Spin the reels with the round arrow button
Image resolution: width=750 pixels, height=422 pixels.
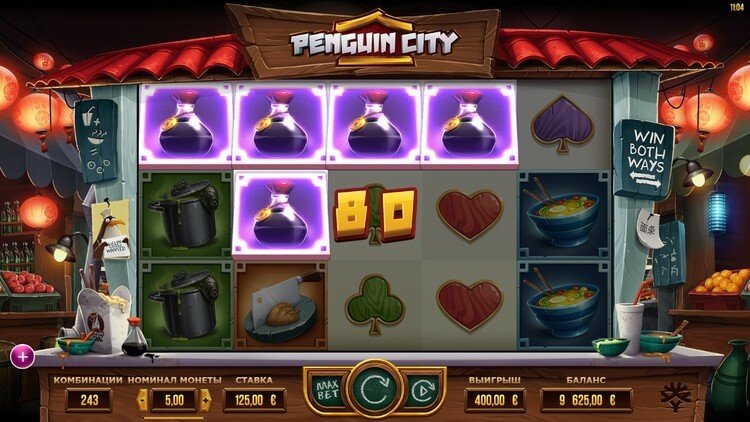[x=374, y=387]
